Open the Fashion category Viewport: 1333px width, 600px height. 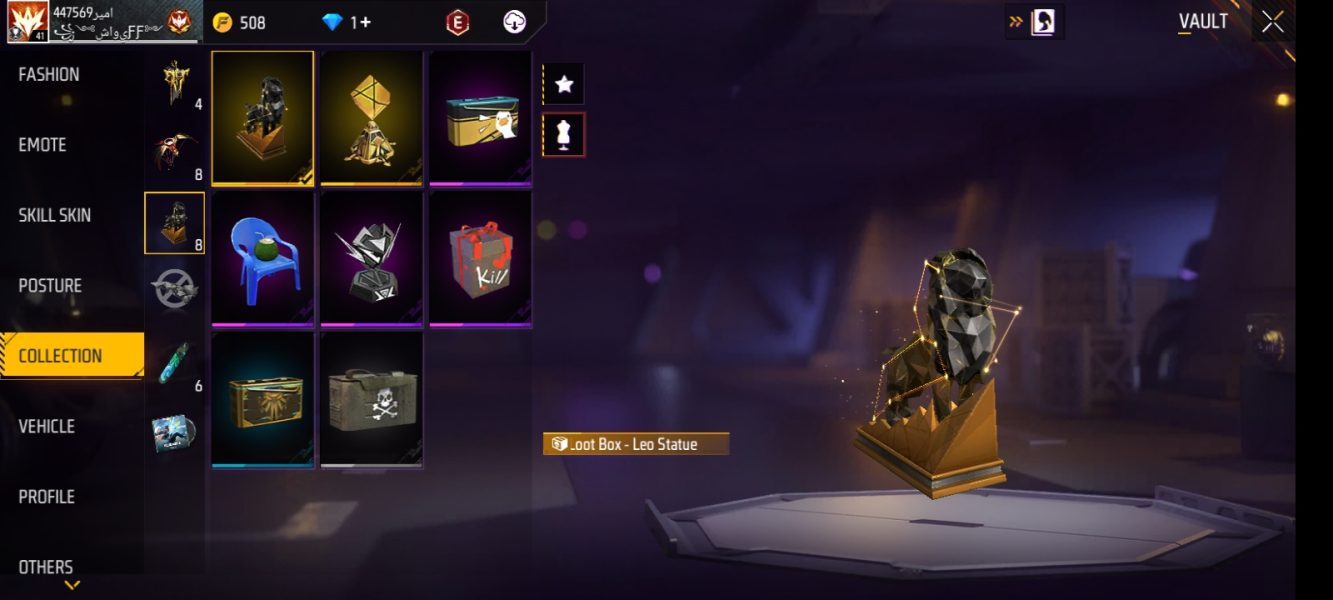[49, 74]
